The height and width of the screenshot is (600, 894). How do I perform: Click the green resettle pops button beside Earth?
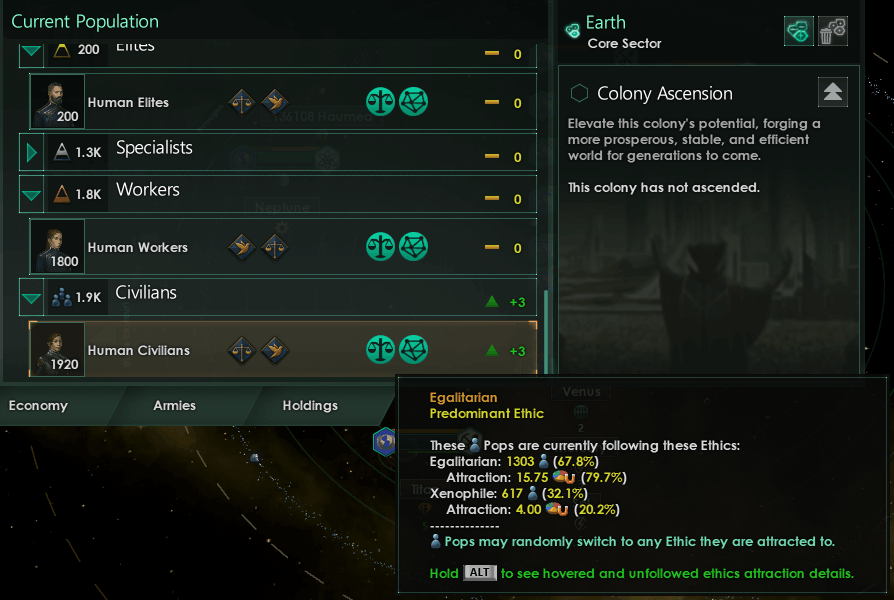click(x=798, y=31)
